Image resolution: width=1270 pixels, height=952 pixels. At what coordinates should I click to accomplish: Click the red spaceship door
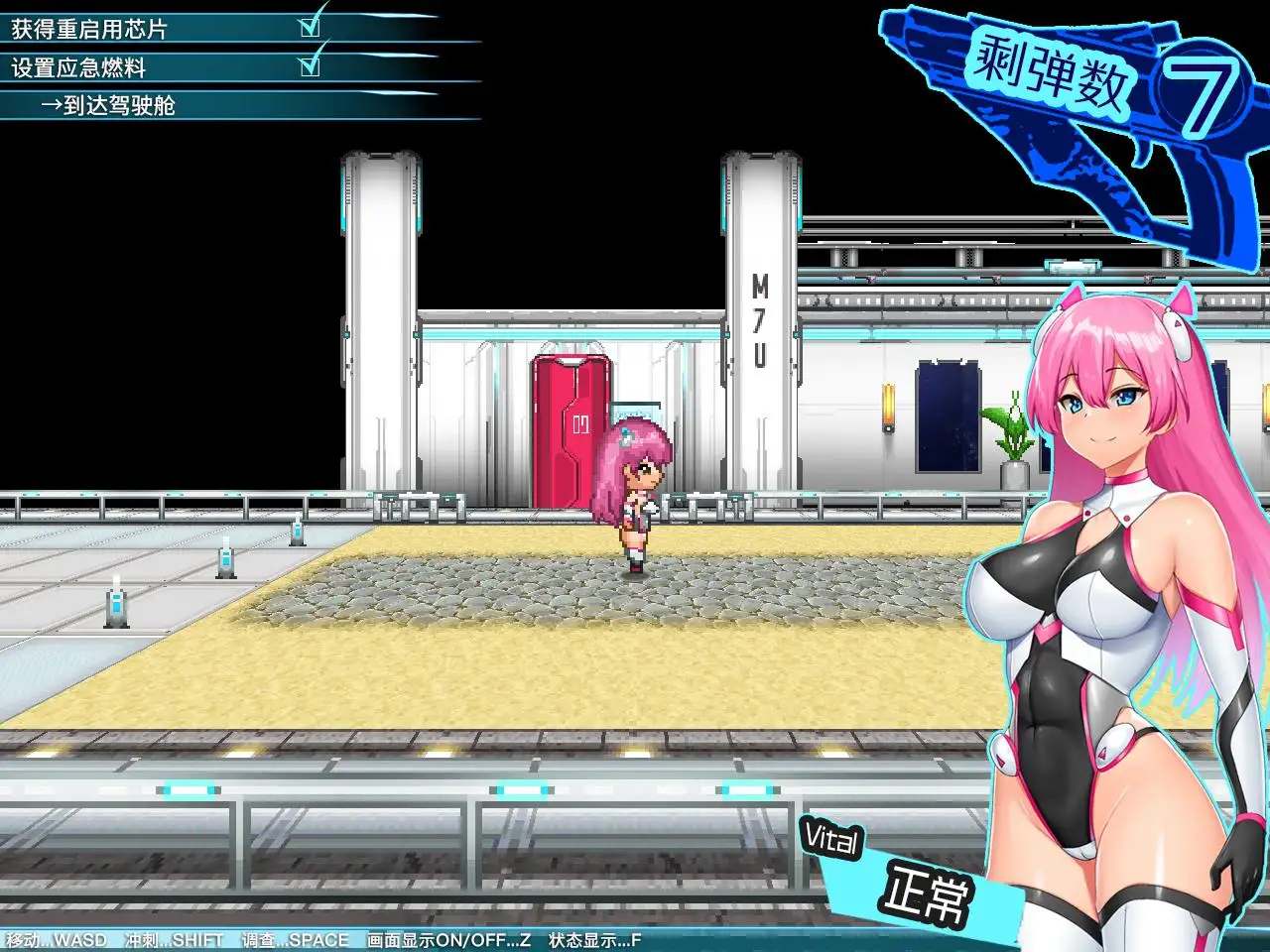tap(571, 426)
